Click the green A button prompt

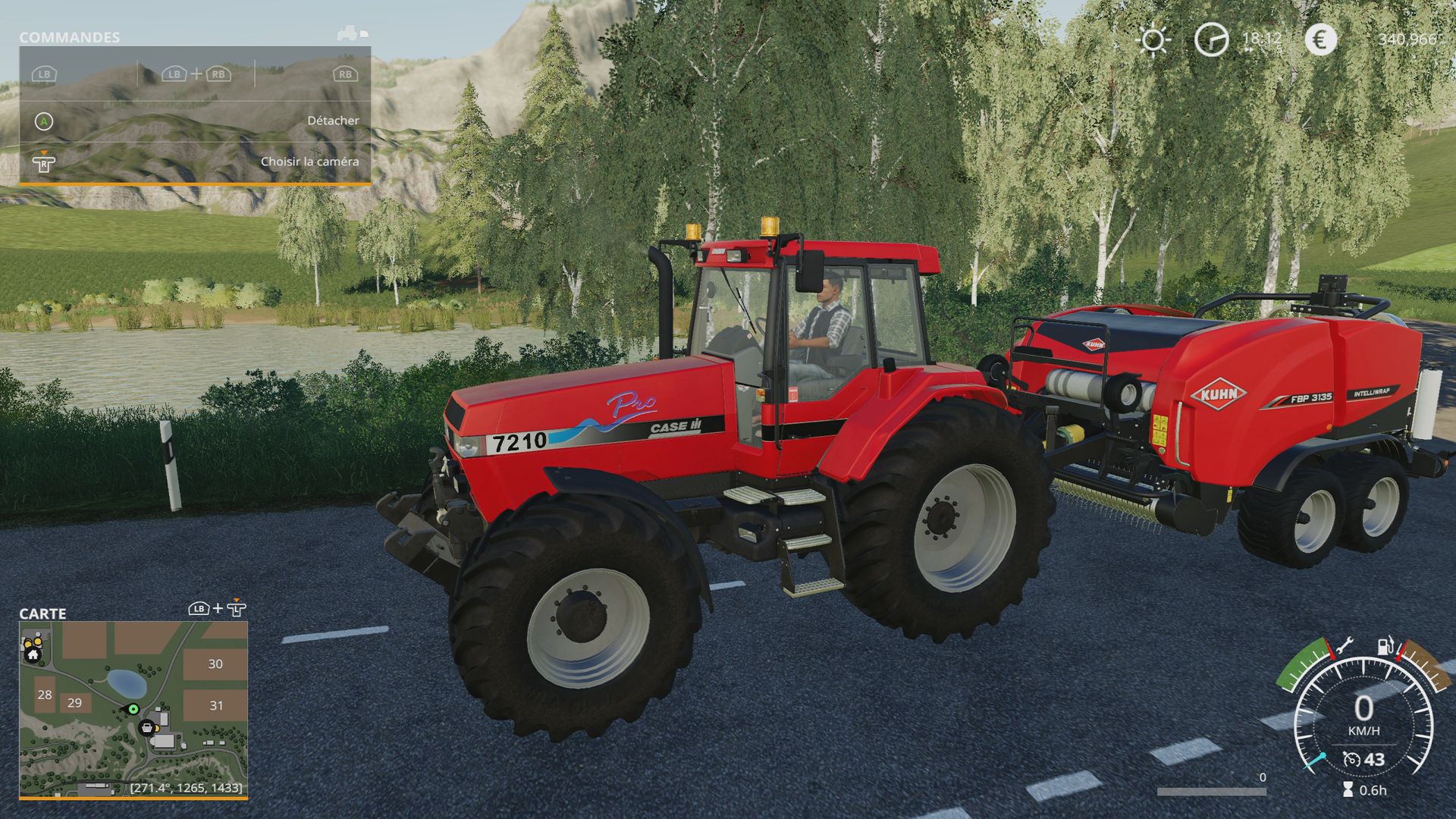point(43,120)
